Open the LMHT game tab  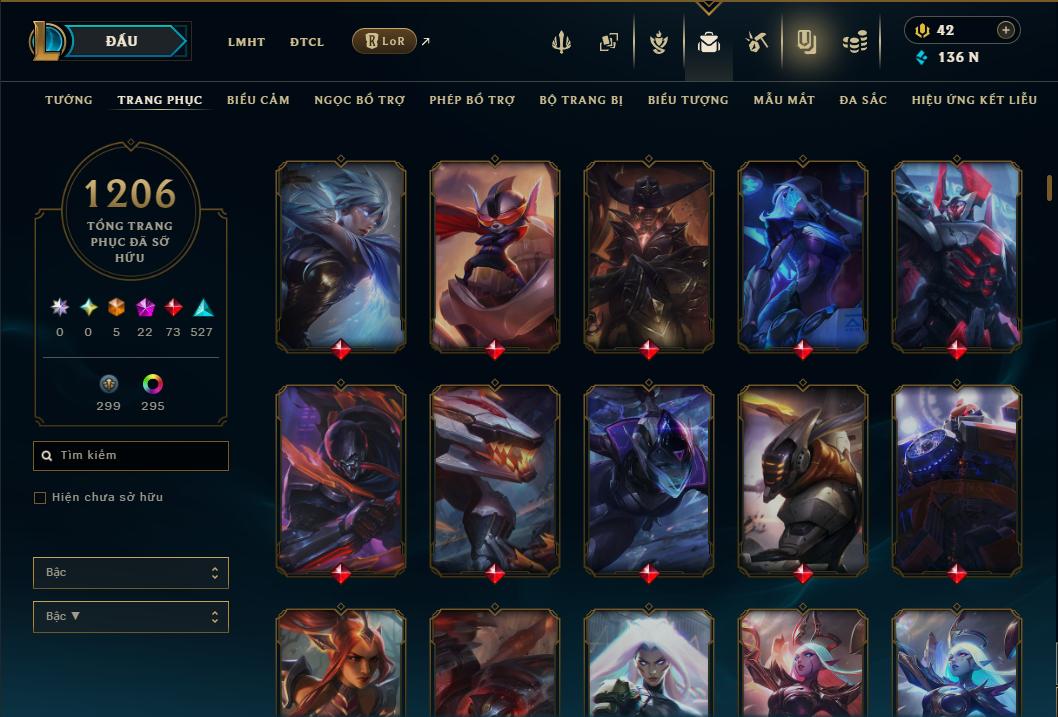(246, 42)
